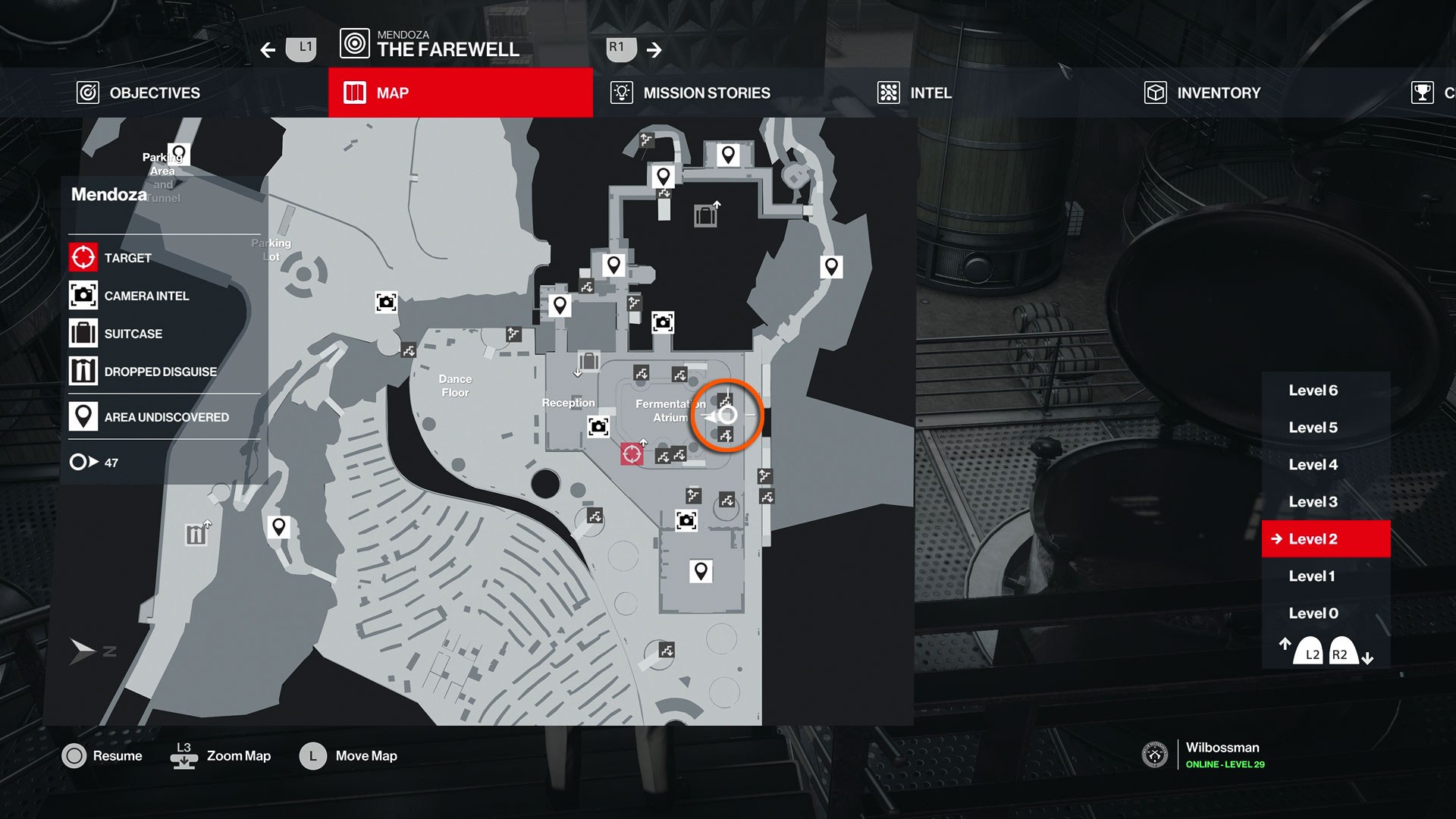Show Level 3 floor map

(1313, 502)
